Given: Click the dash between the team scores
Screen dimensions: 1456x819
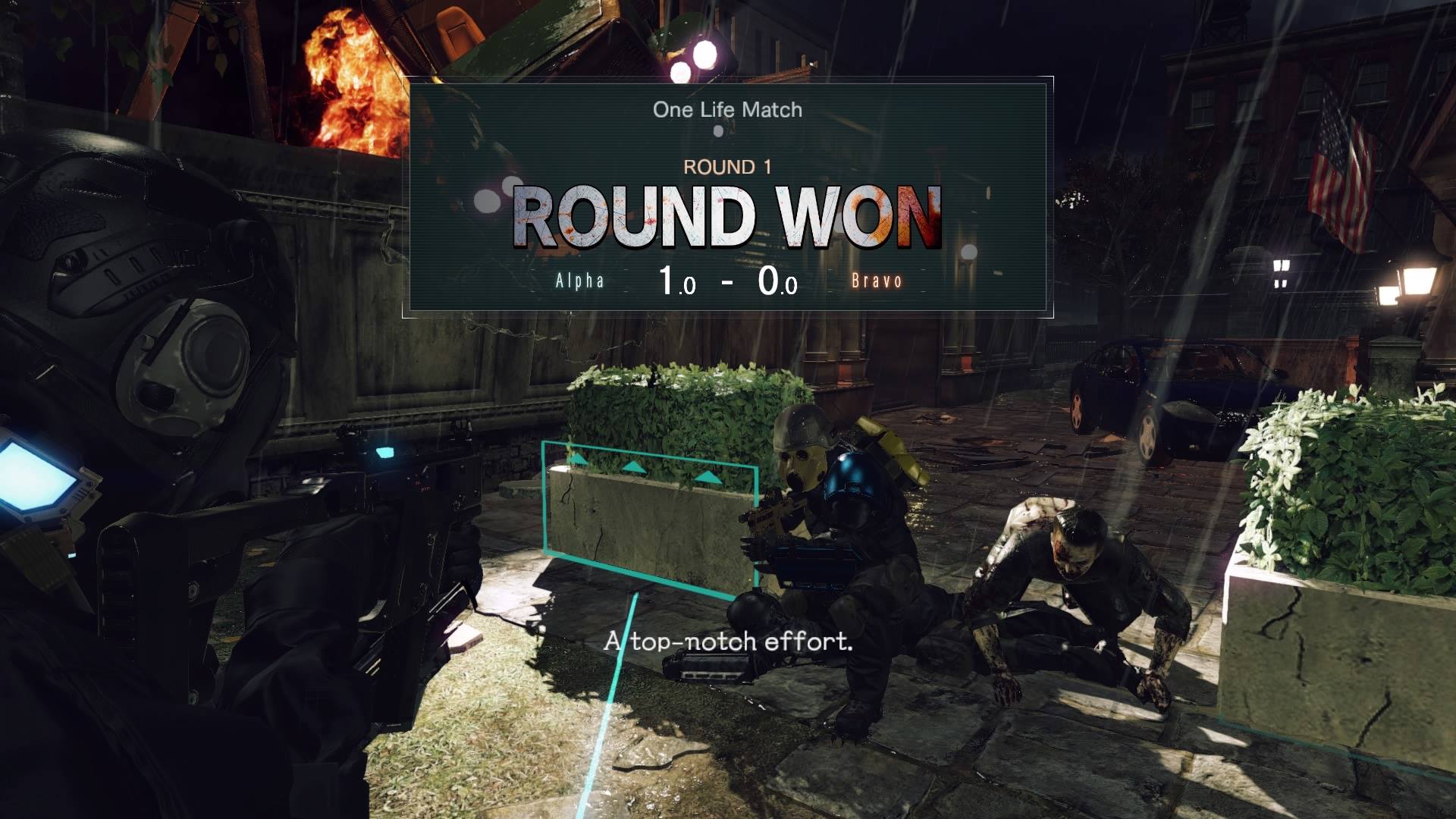Looking at the screenshot, I should coord(726,280).
